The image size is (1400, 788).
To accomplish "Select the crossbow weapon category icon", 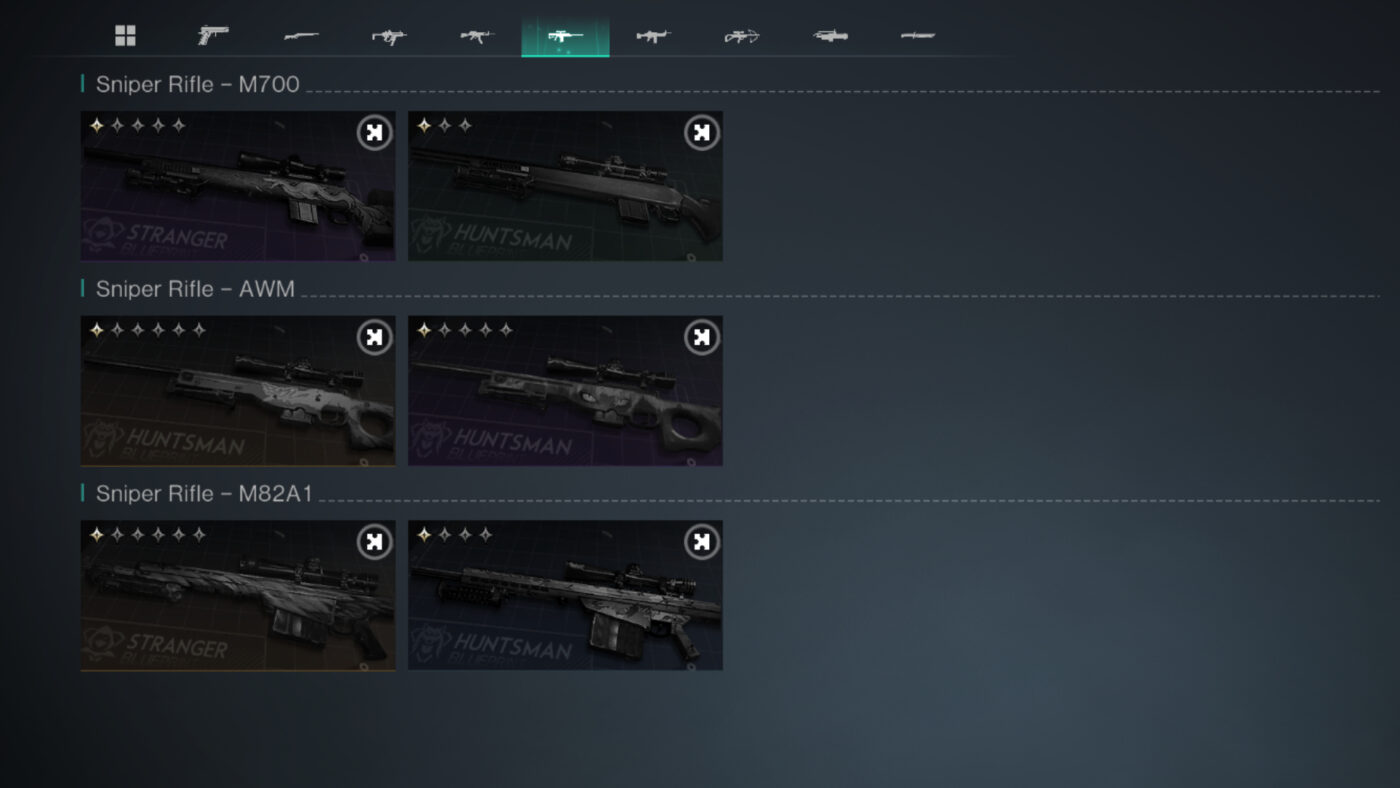I will point(740,36).
